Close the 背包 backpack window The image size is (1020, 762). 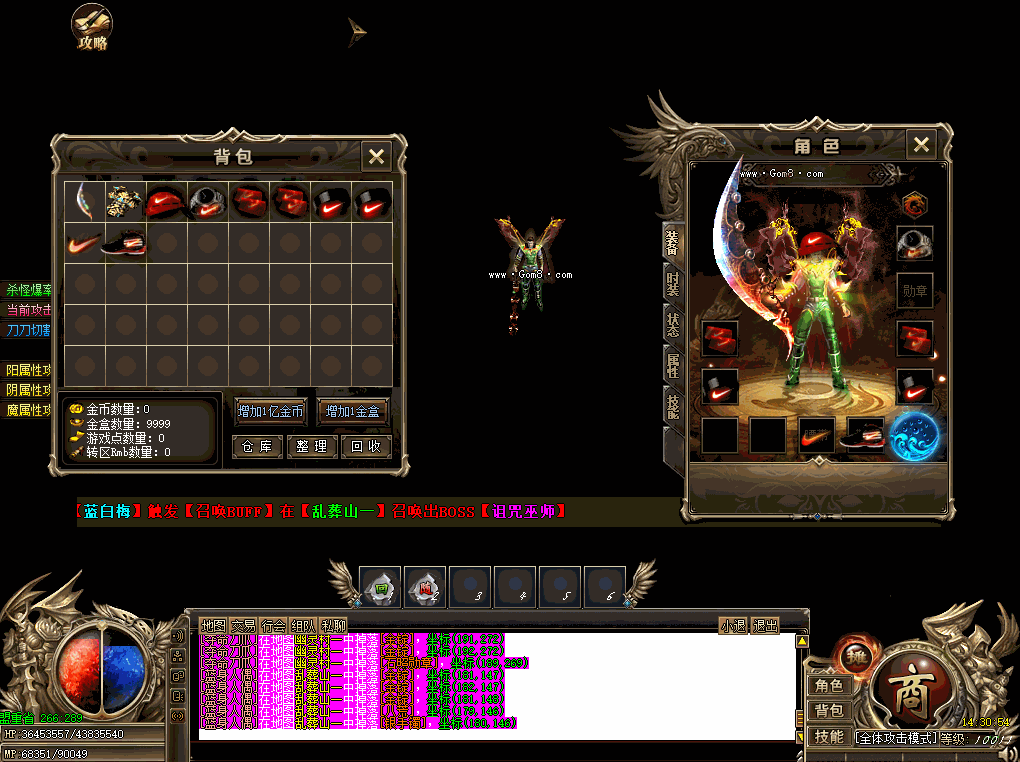[x=376, y=156]
